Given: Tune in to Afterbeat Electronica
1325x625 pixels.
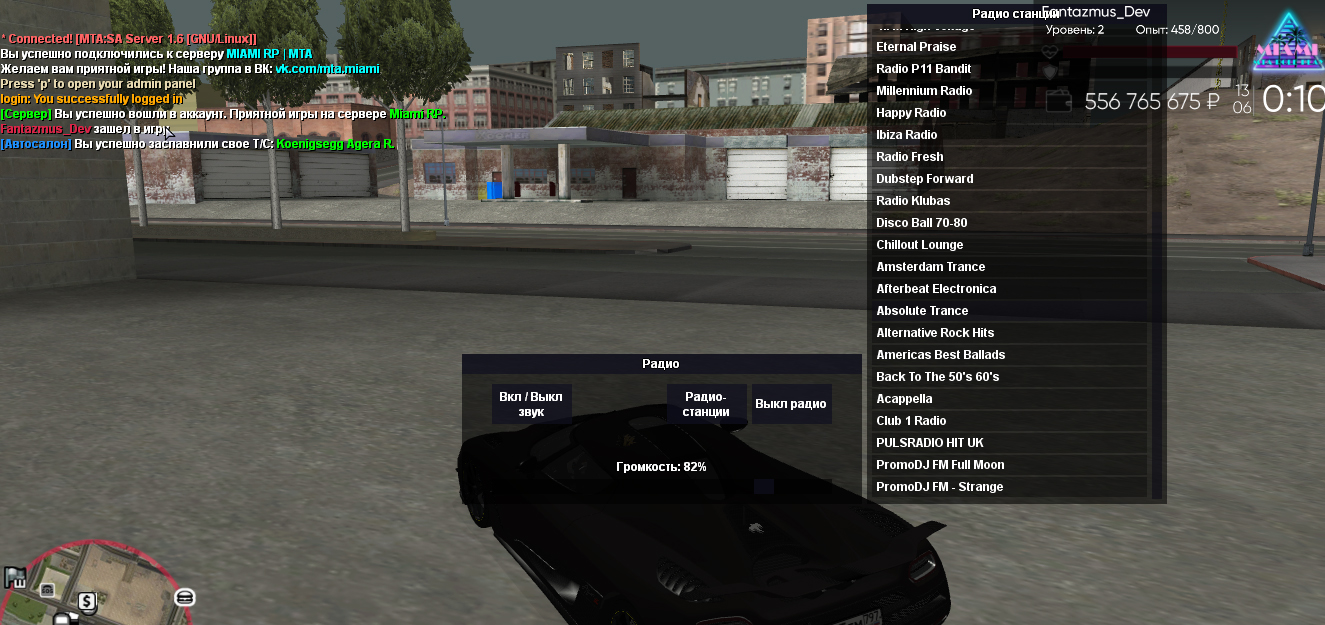Looking at the screenshot, I should pos(1010,289).
